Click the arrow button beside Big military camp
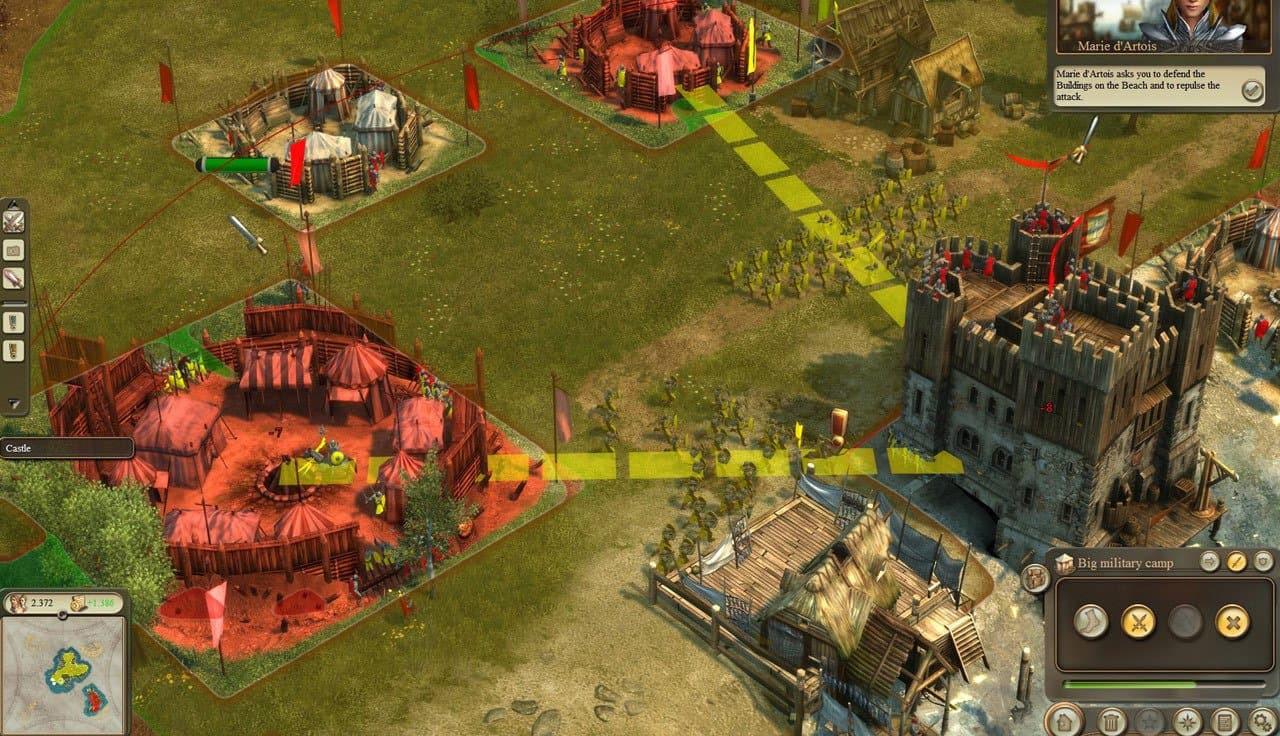Screen dimensions: 1280x736 (1210, 562)
